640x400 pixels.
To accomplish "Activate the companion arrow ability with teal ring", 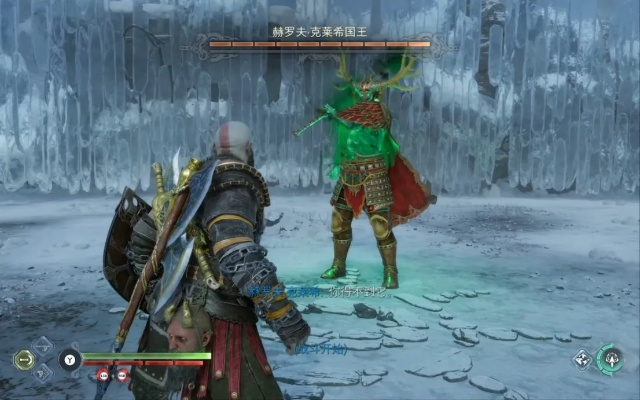I will 609,360.
